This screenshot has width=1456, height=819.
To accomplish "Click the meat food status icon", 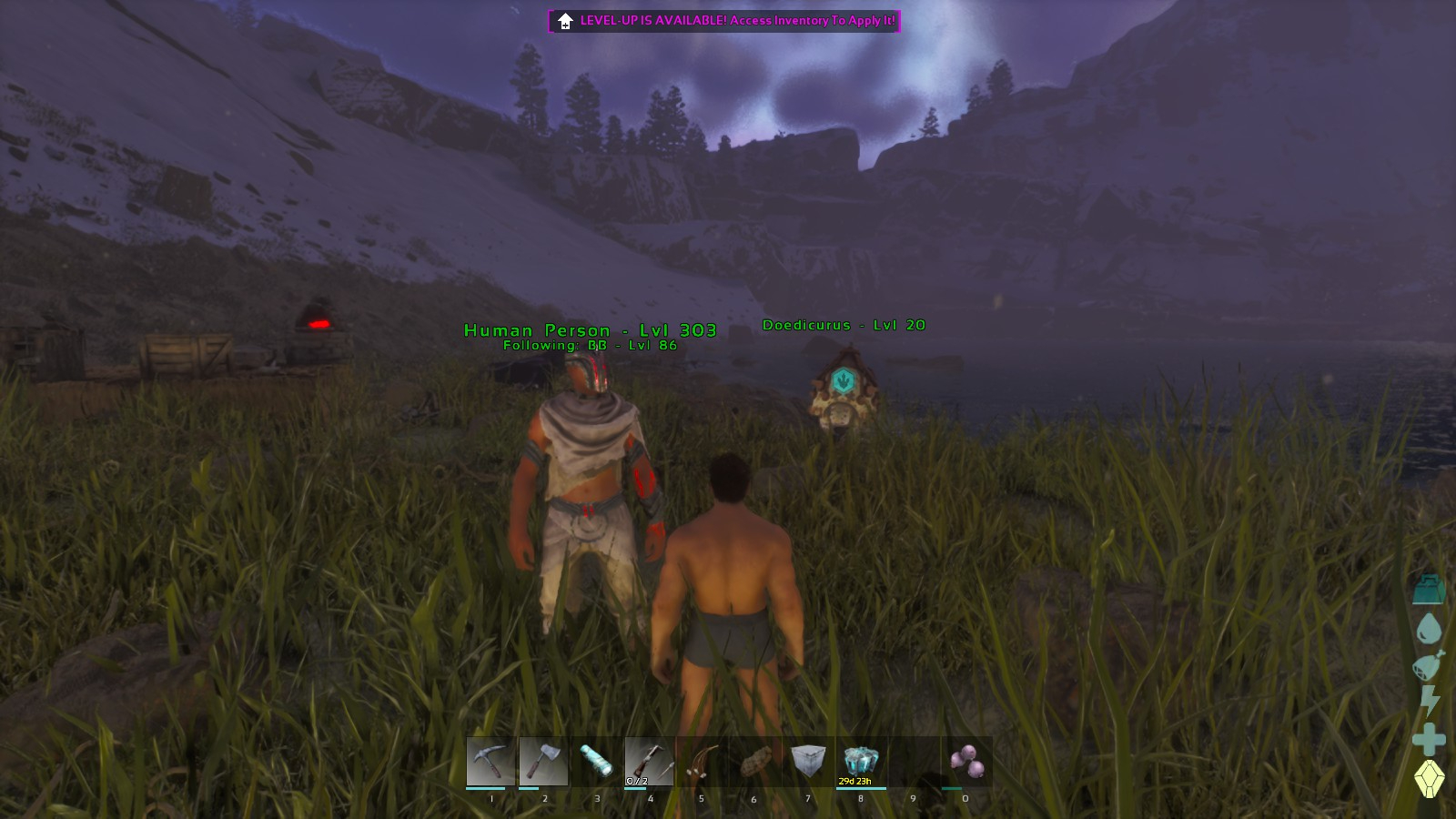I will pos(1429,664).
